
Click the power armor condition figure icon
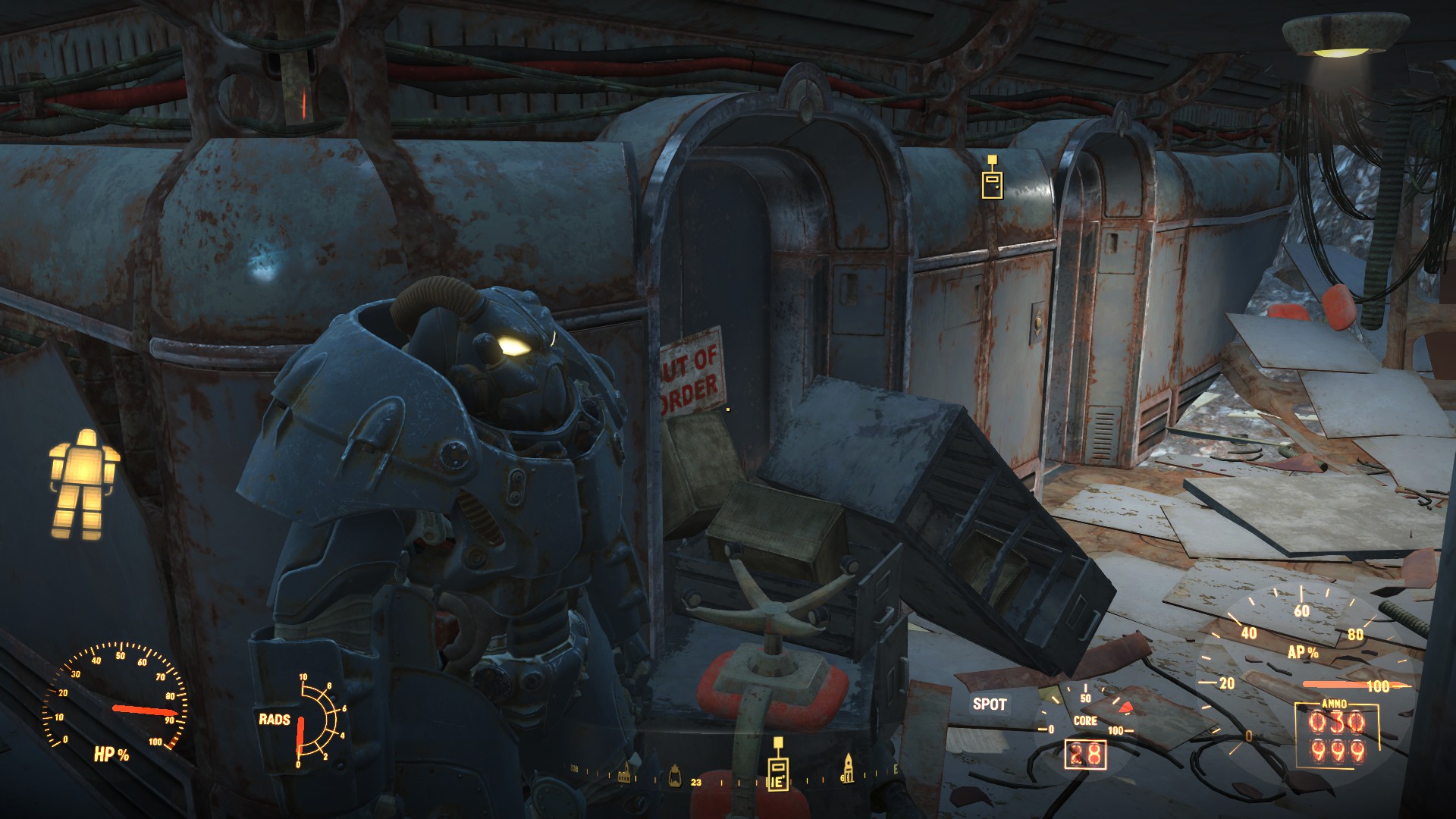click(x=83, y=483)
